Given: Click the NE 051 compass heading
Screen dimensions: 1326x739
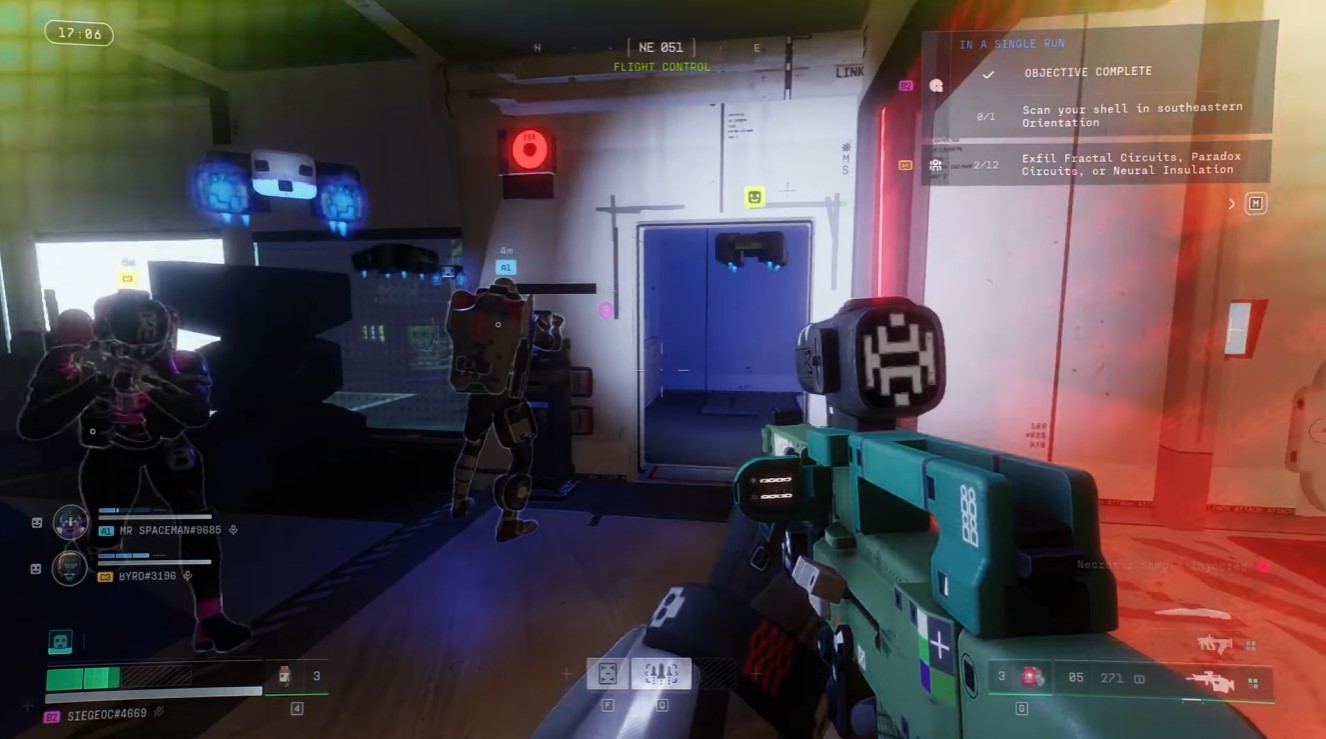Looking at the screenshot, I should [x=660, y=47].
